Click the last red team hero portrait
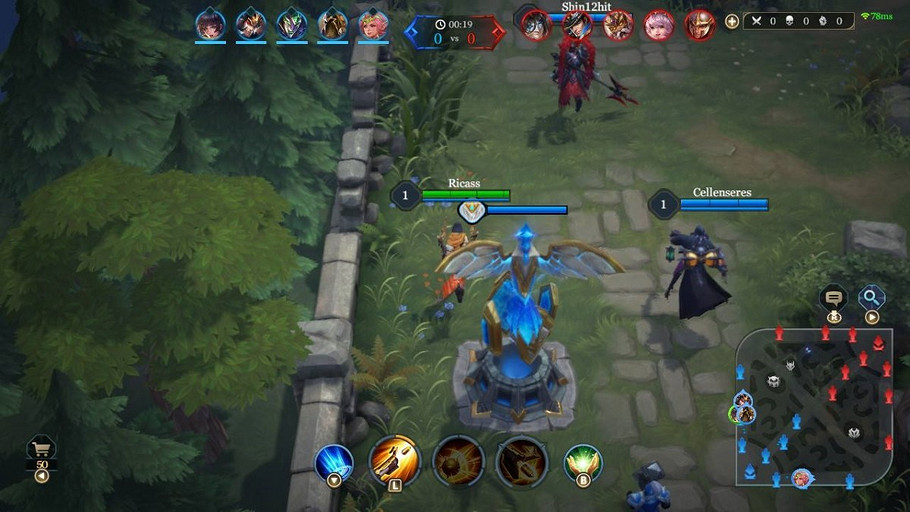 (700, 23)
